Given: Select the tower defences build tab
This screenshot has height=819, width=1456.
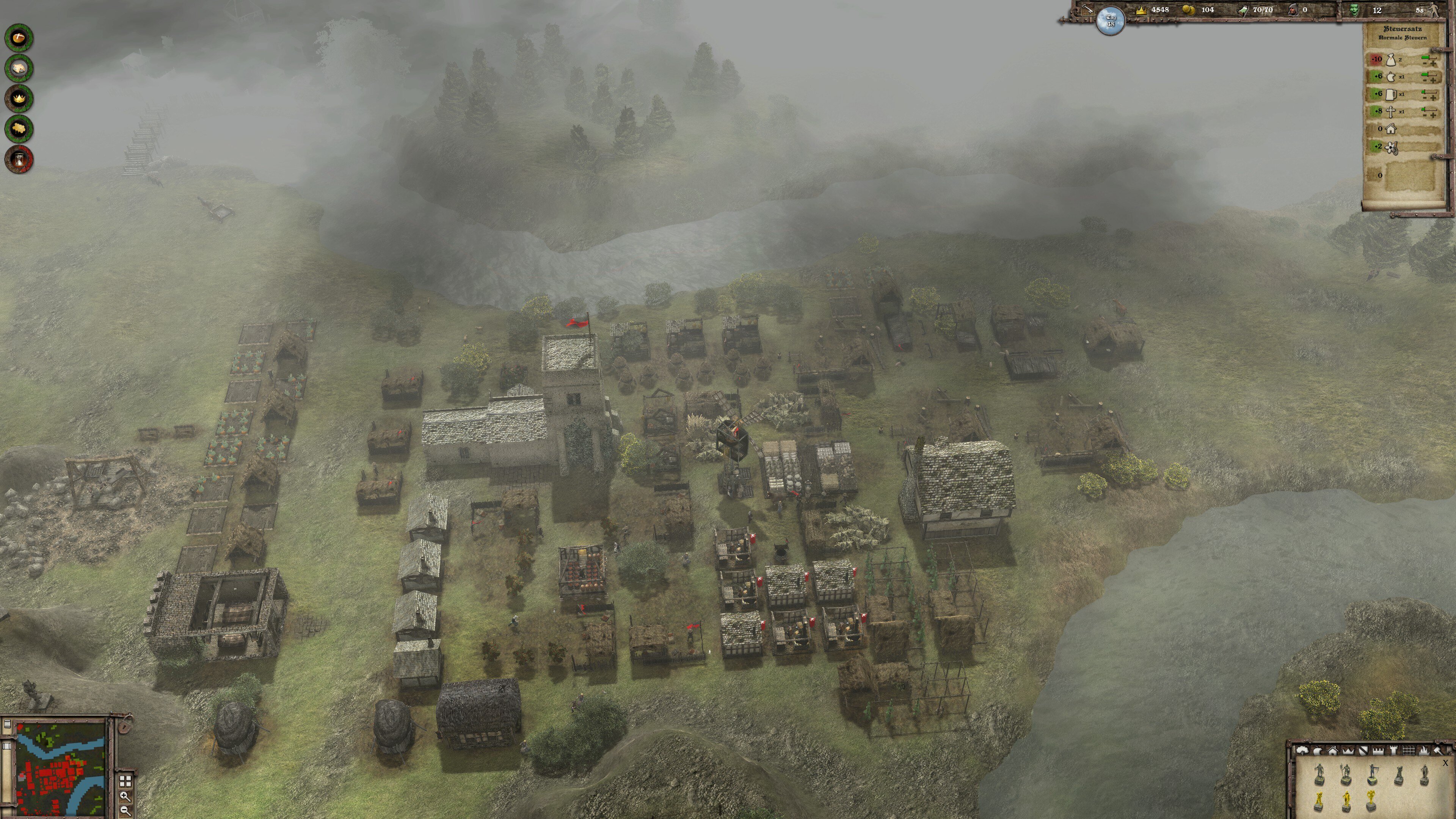Looking at the screenshot, I should (x=1393, y=751).
